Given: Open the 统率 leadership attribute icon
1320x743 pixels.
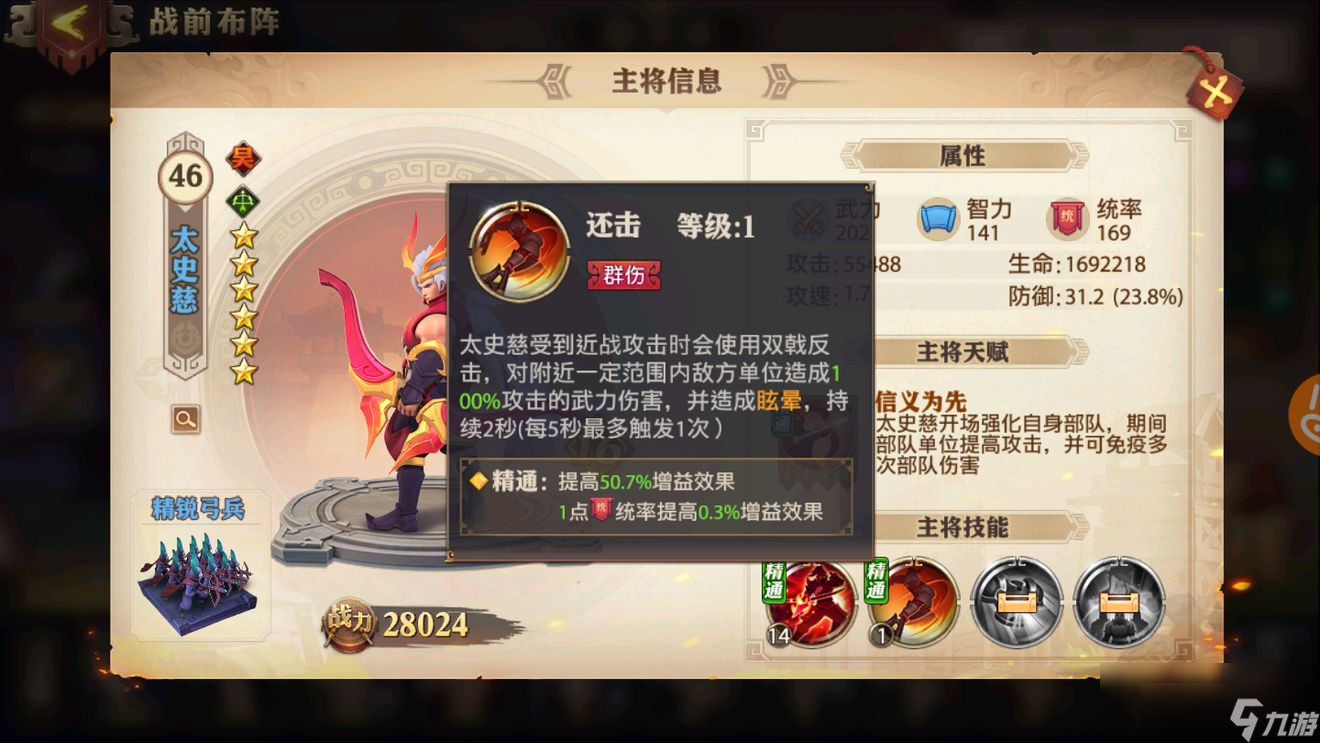Looking at the screenshot, I should pos(1067,216).
